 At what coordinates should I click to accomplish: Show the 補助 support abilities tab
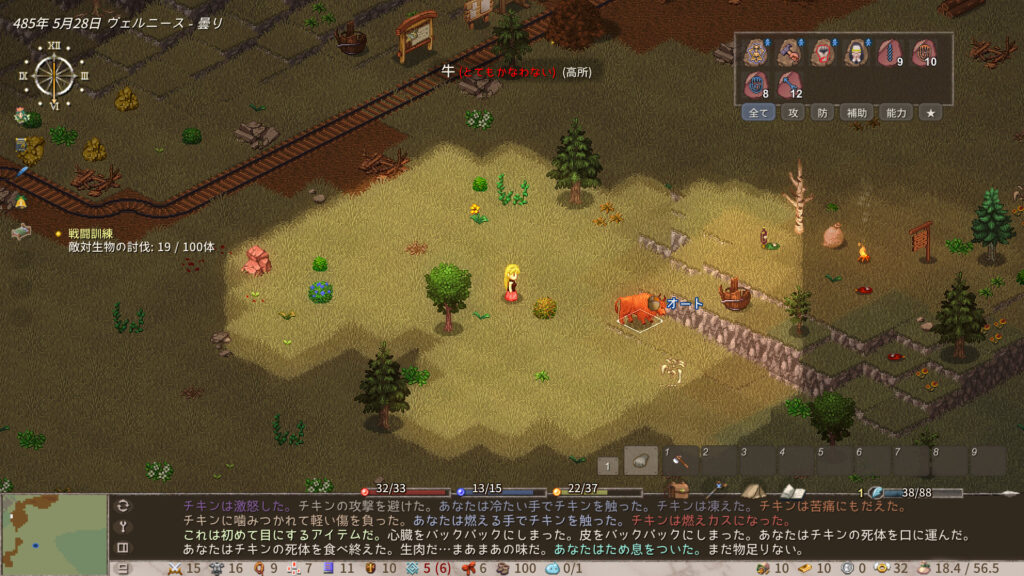856,113
